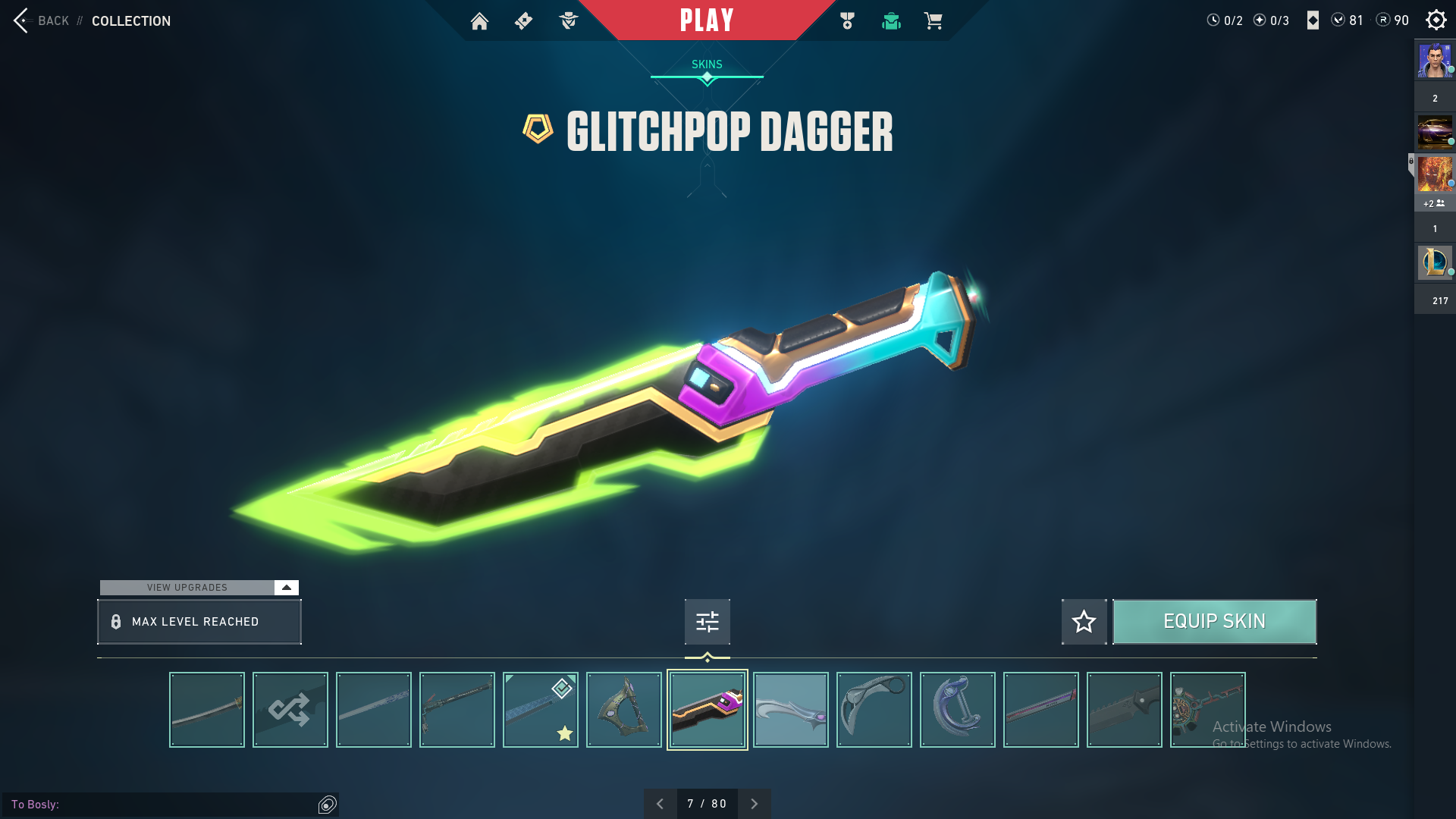The width and height of the screenshot is (1456, 819).
Task: Go to the previous skins page
Action: coord(660,804)
